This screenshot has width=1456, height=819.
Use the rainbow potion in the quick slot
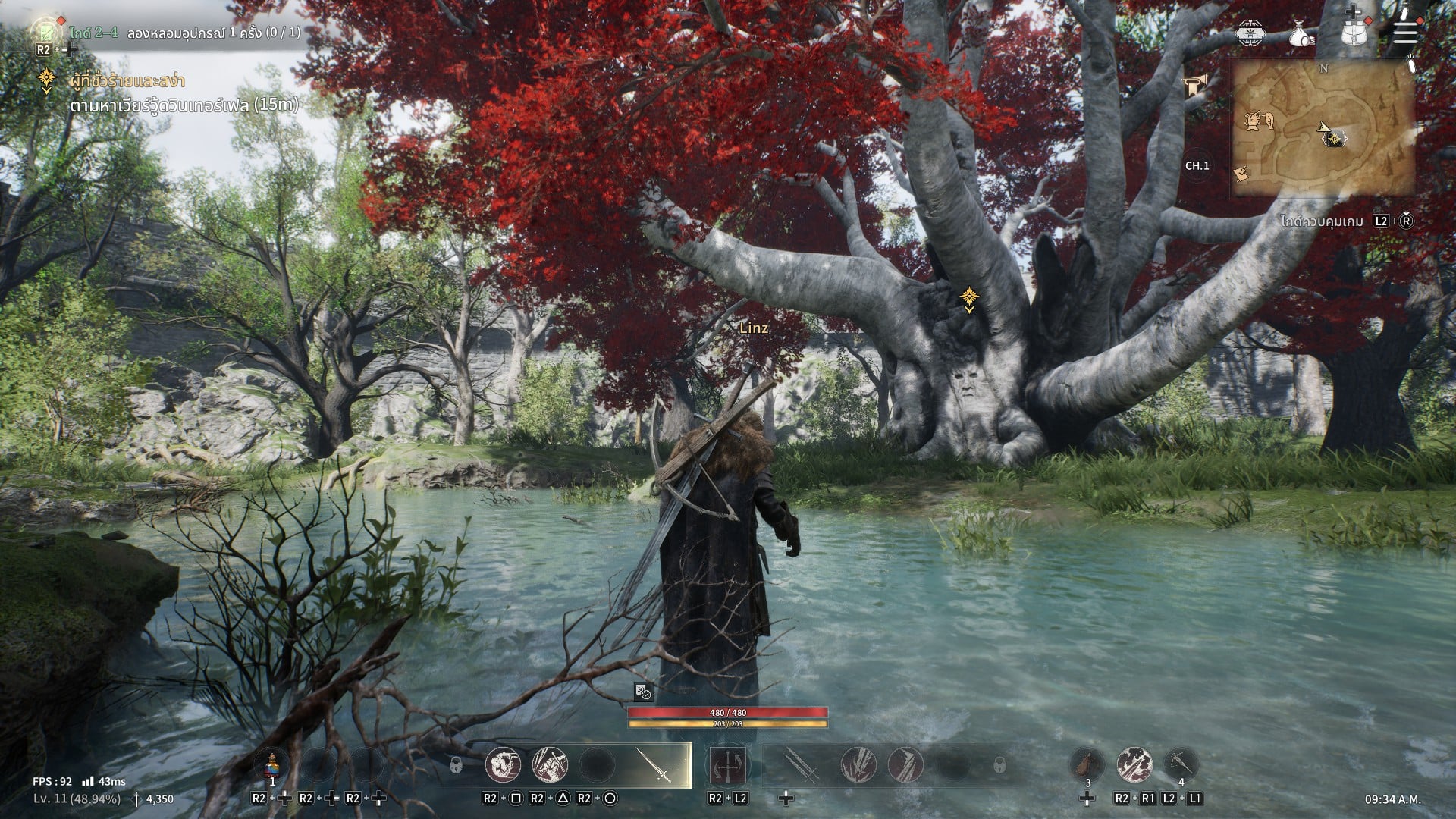[273, 764]
